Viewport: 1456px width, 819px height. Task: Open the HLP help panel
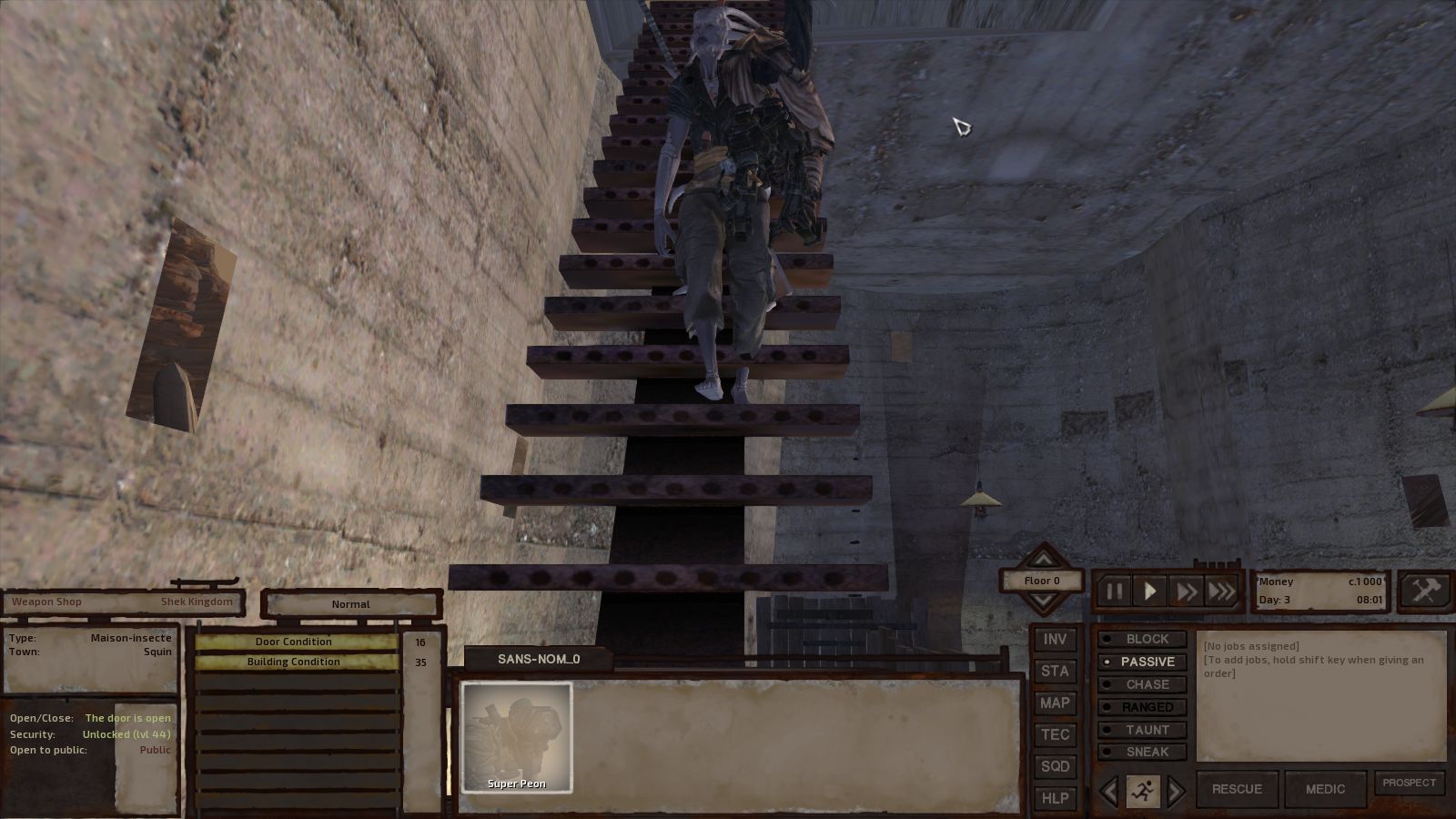point(1056,797)
